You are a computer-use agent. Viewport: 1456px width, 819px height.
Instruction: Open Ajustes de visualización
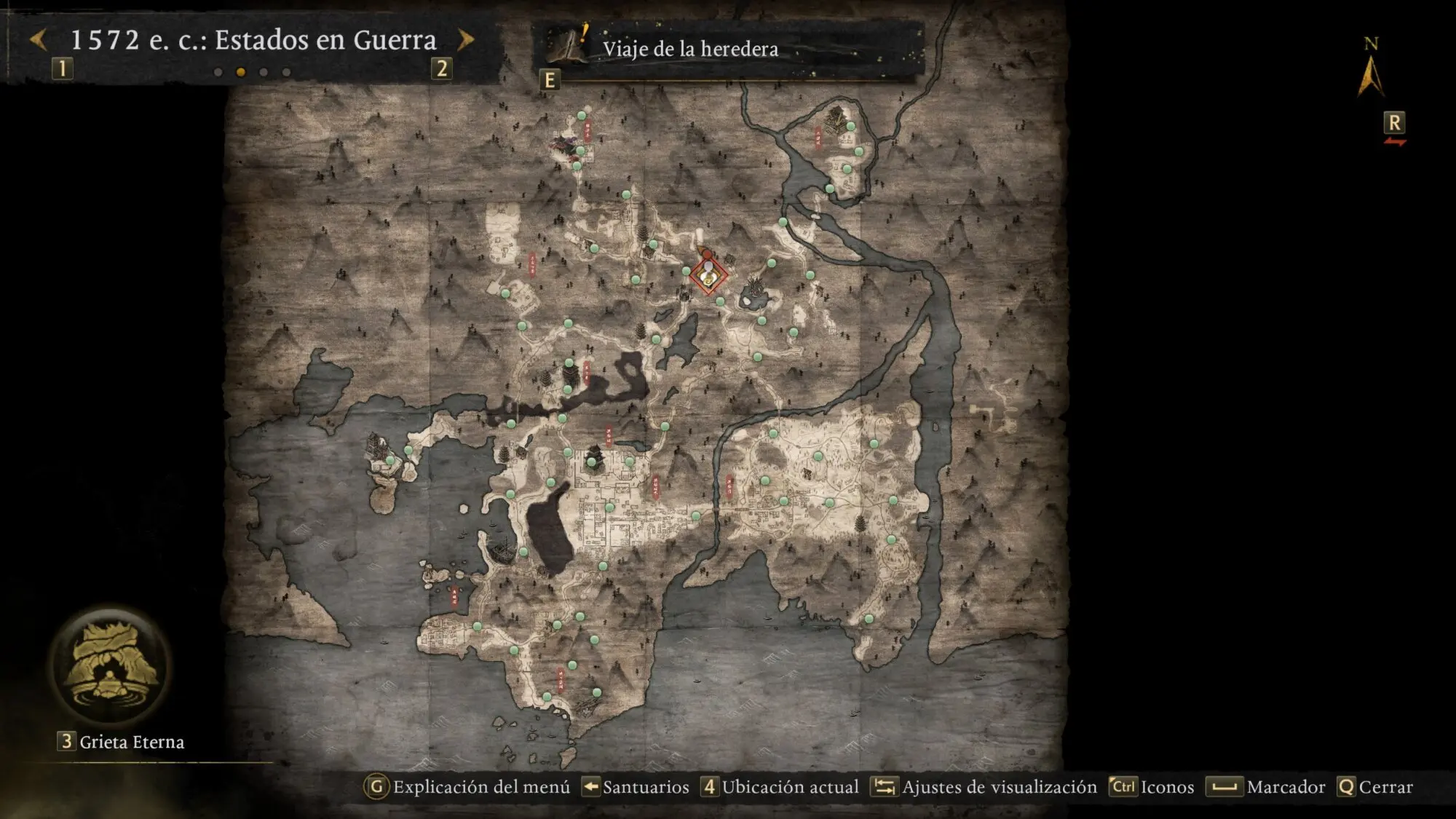pos(986,787)
